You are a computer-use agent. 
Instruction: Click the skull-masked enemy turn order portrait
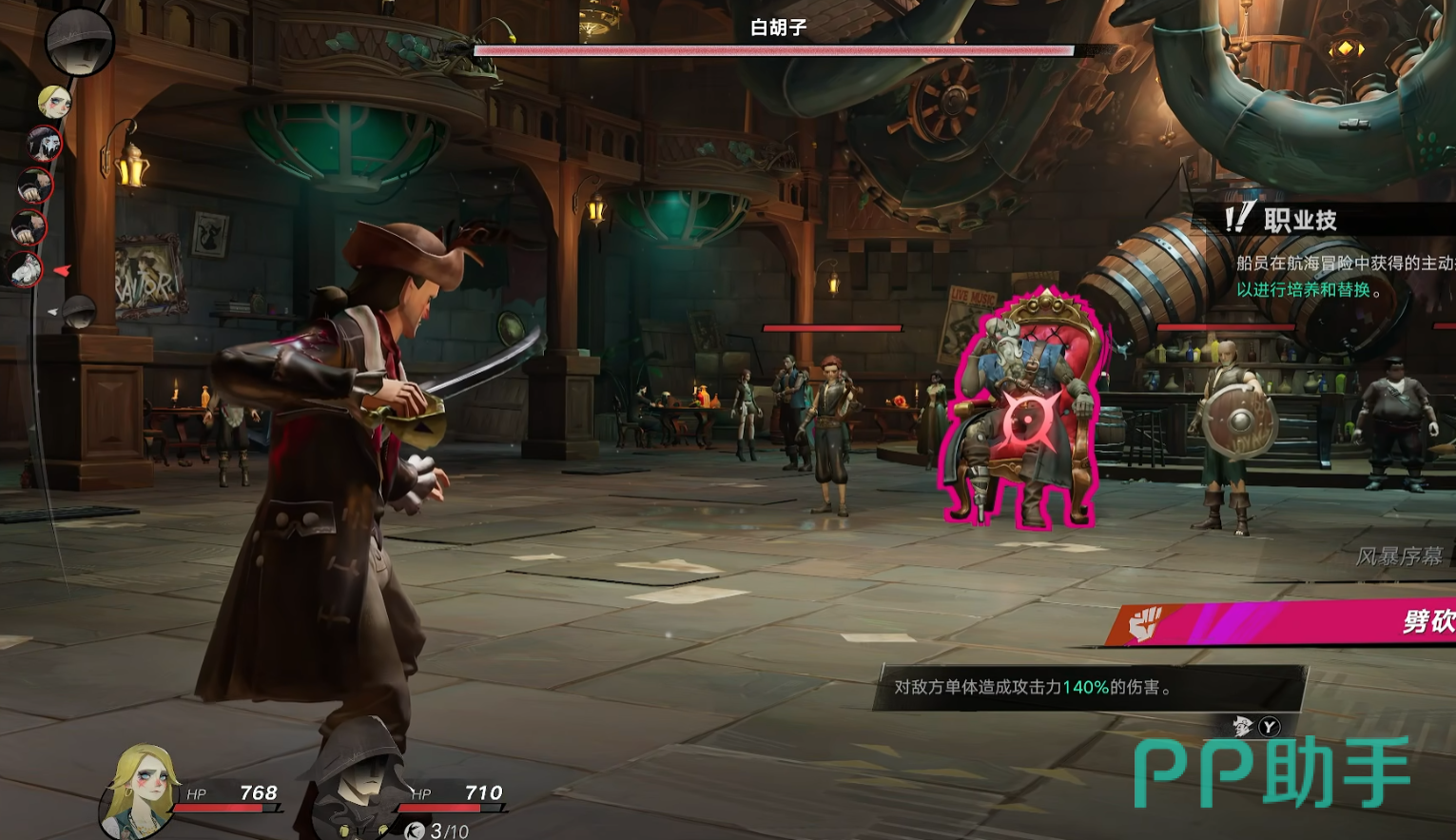44,144
